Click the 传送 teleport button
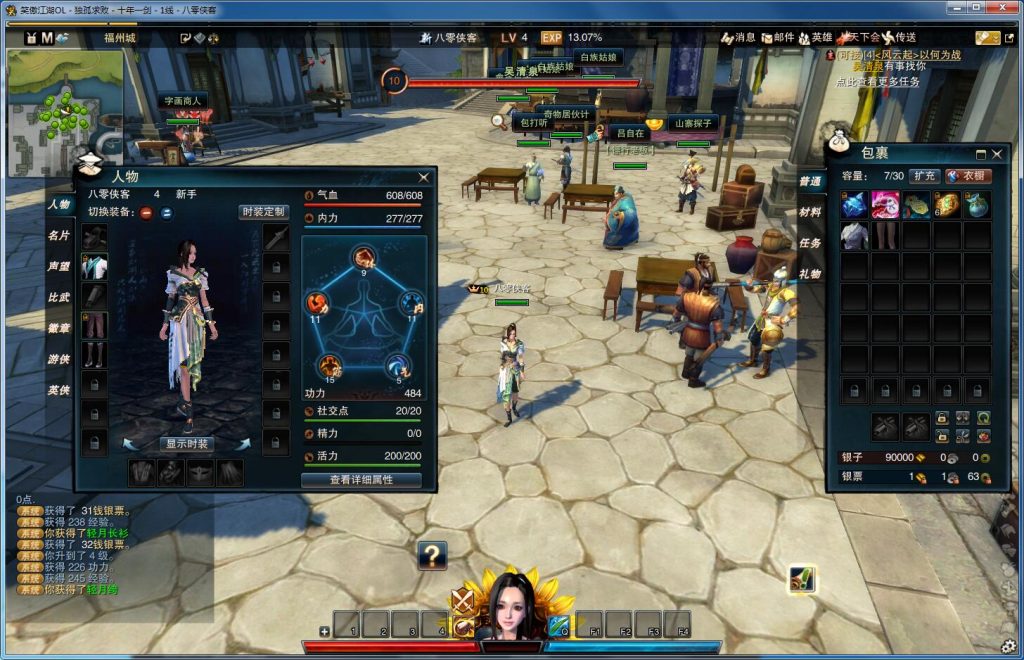Screen dimensions: 1024x660 (x=901, y=38)
